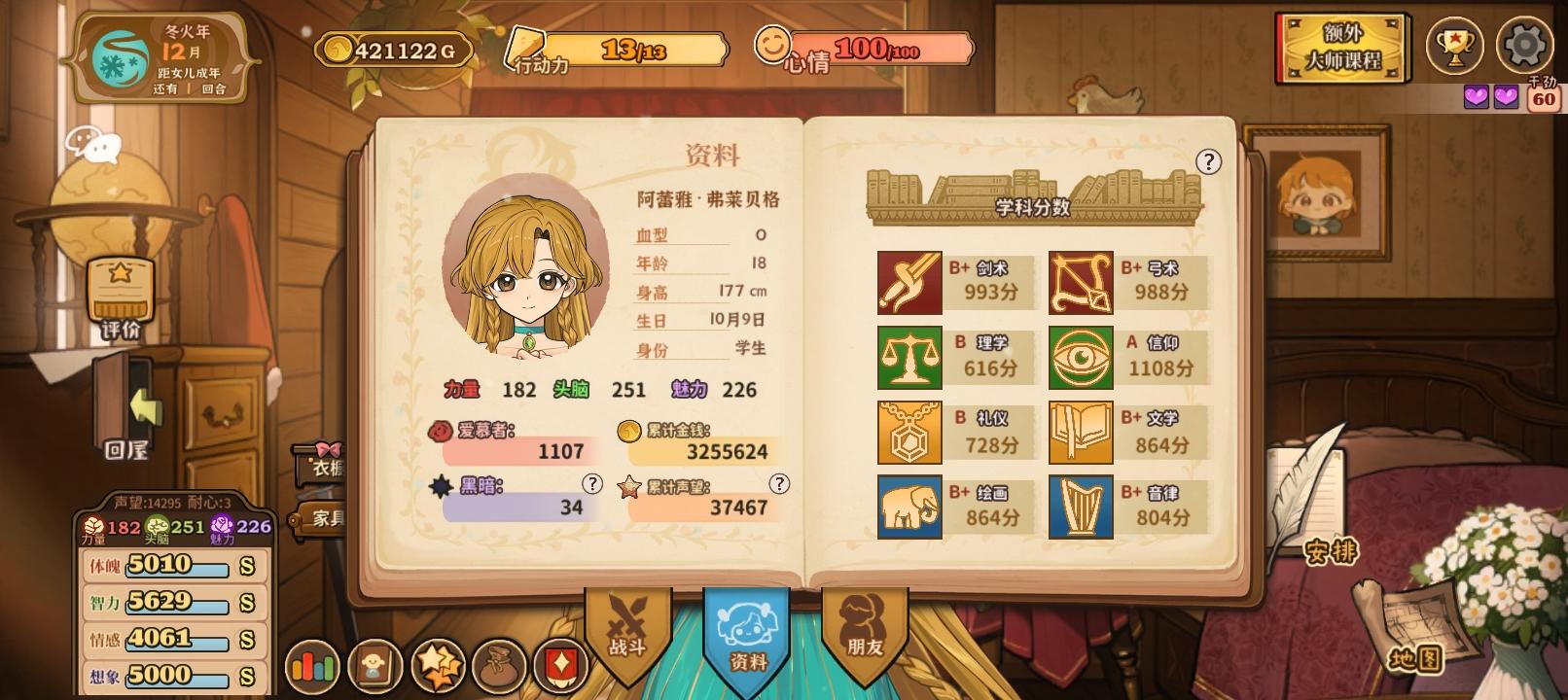The height and width of the screenshot is (700, 1568).
Task: Select the 礼仪 necklace subject icon
Action: [x=909, y=433]
